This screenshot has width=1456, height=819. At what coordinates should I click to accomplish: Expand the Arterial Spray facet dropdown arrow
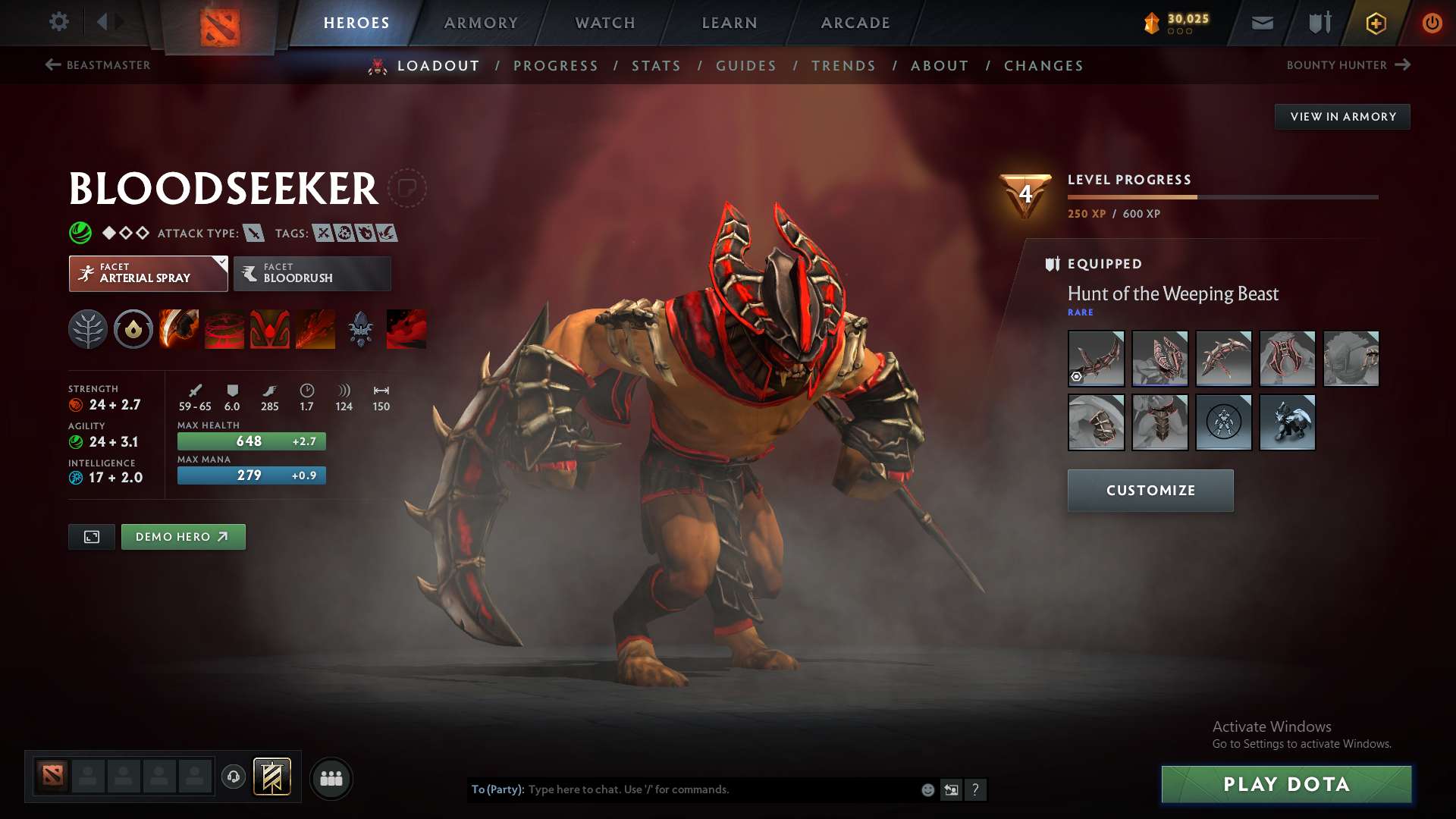pyautogui.click(x=221, y=263)
